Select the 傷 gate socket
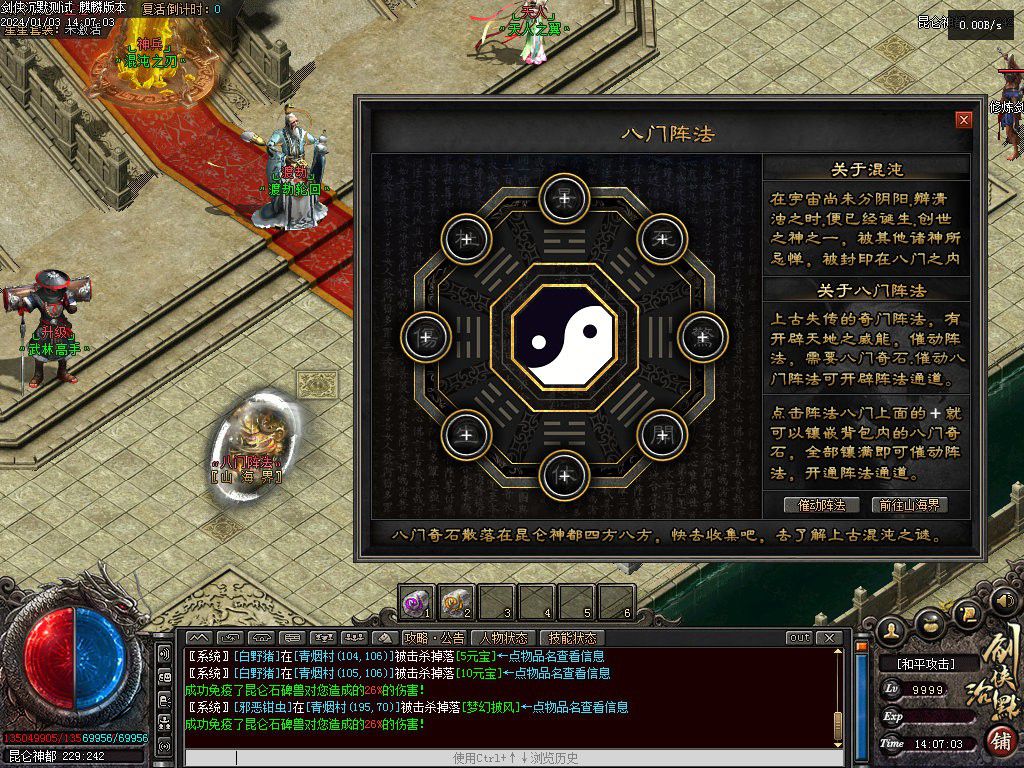The image size is (1024, 768). 425,336
